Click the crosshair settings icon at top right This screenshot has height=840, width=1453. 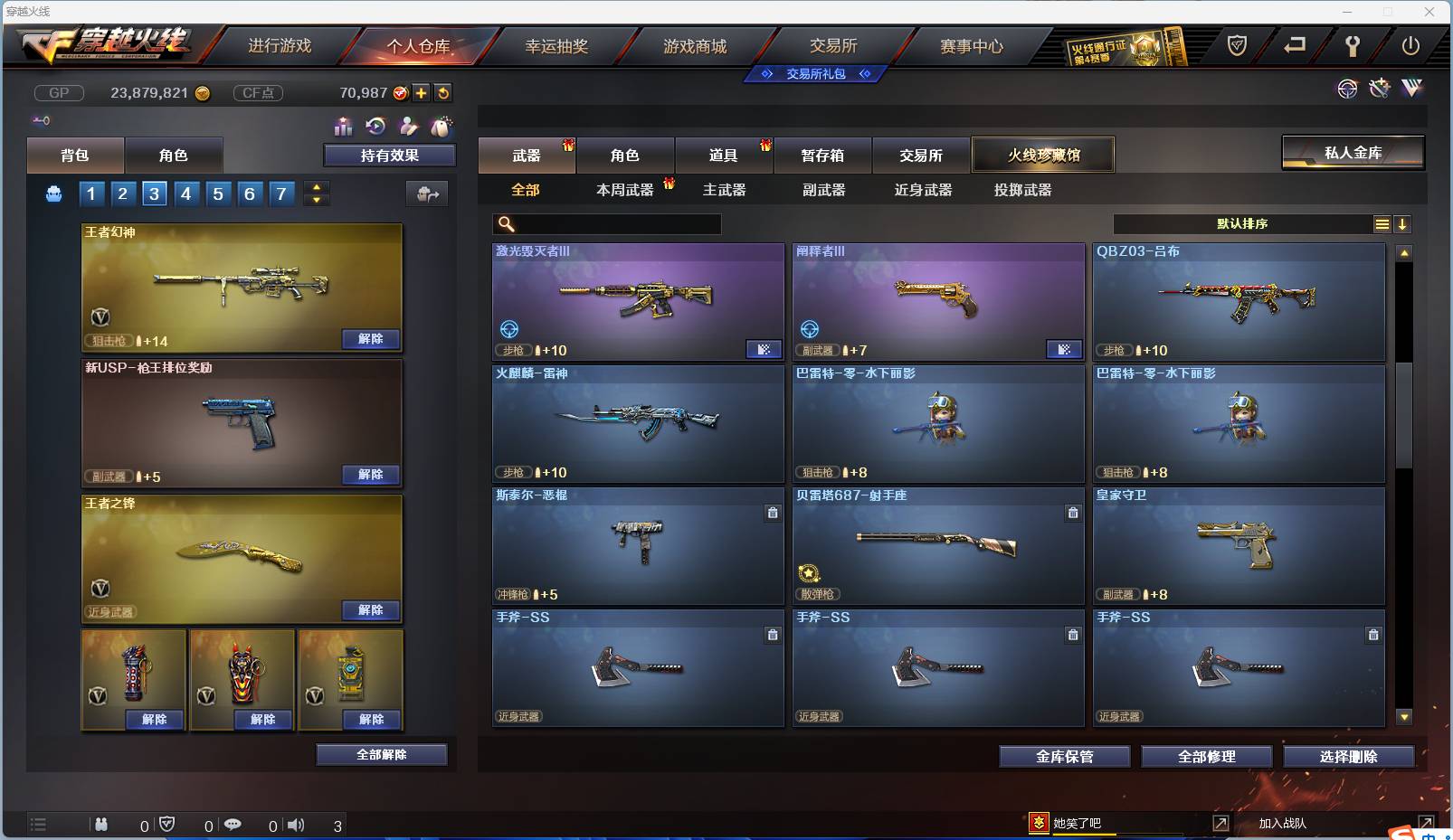pos(1348,89)
